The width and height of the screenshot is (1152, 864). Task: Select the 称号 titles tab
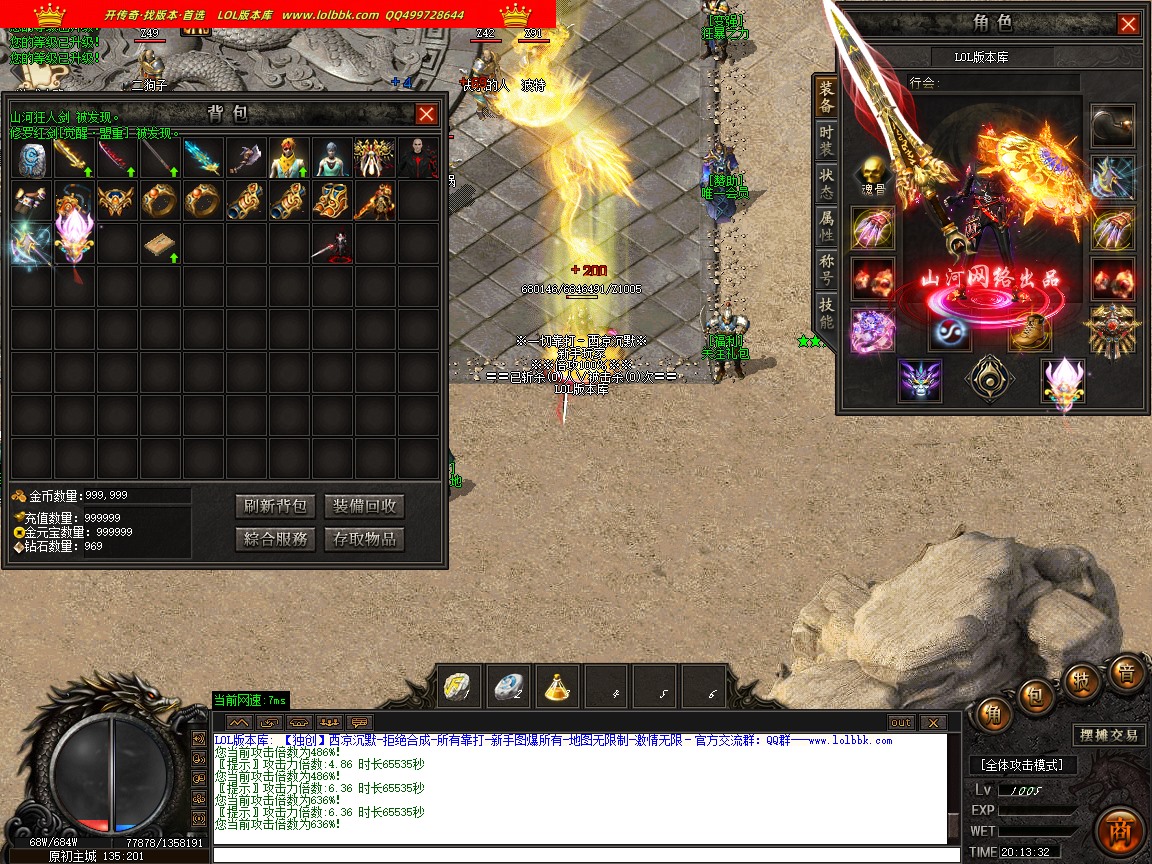tap(826, 270)
